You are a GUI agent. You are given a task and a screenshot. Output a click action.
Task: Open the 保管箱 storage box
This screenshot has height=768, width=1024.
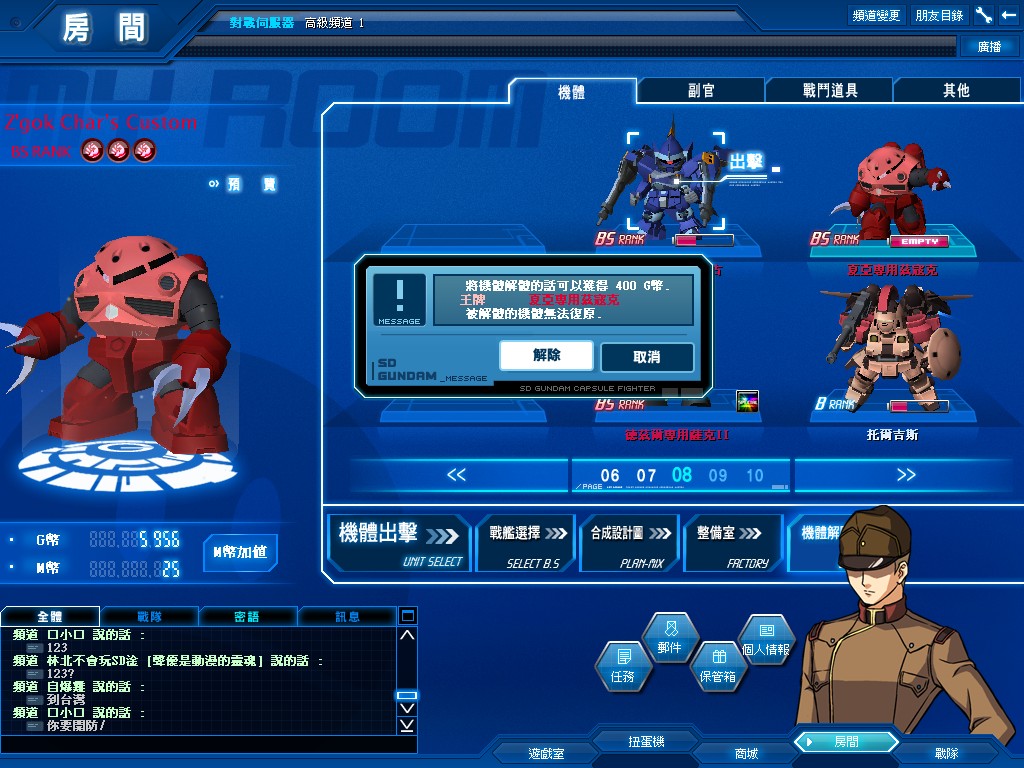click(717, 665)
